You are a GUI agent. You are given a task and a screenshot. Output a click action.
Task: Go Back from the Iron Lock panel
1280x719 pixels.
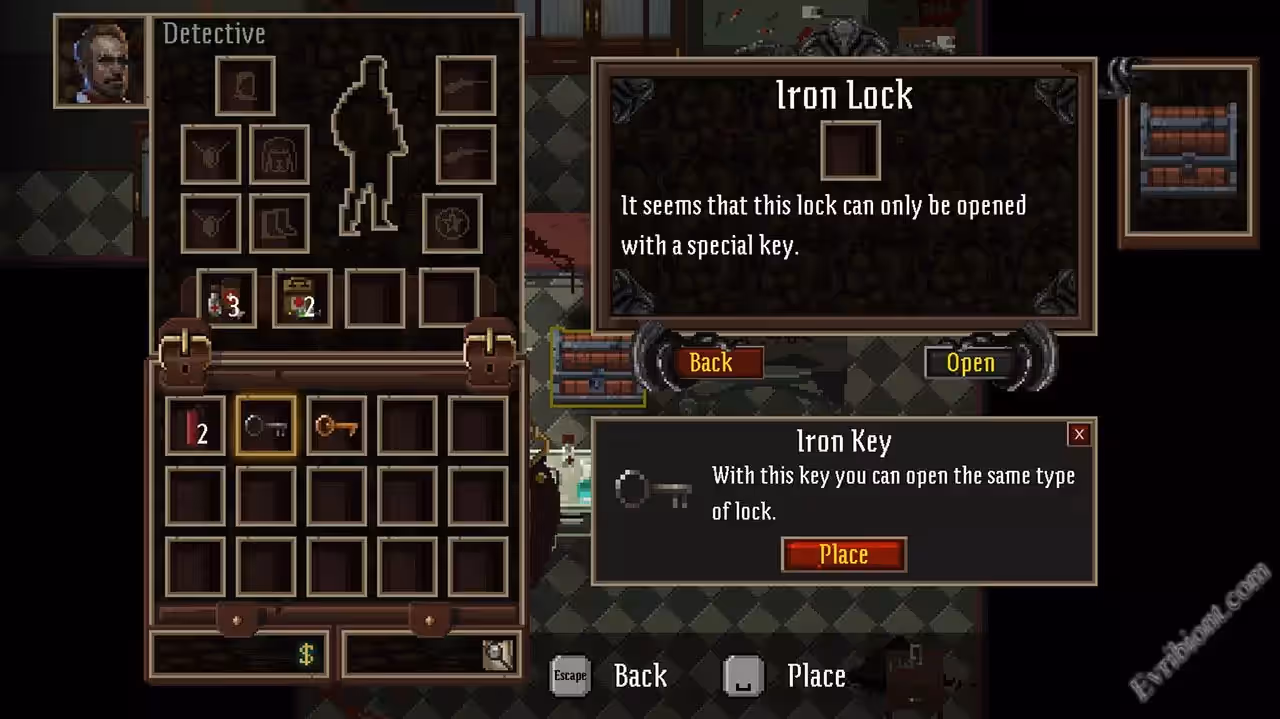[x=711, y=362]
